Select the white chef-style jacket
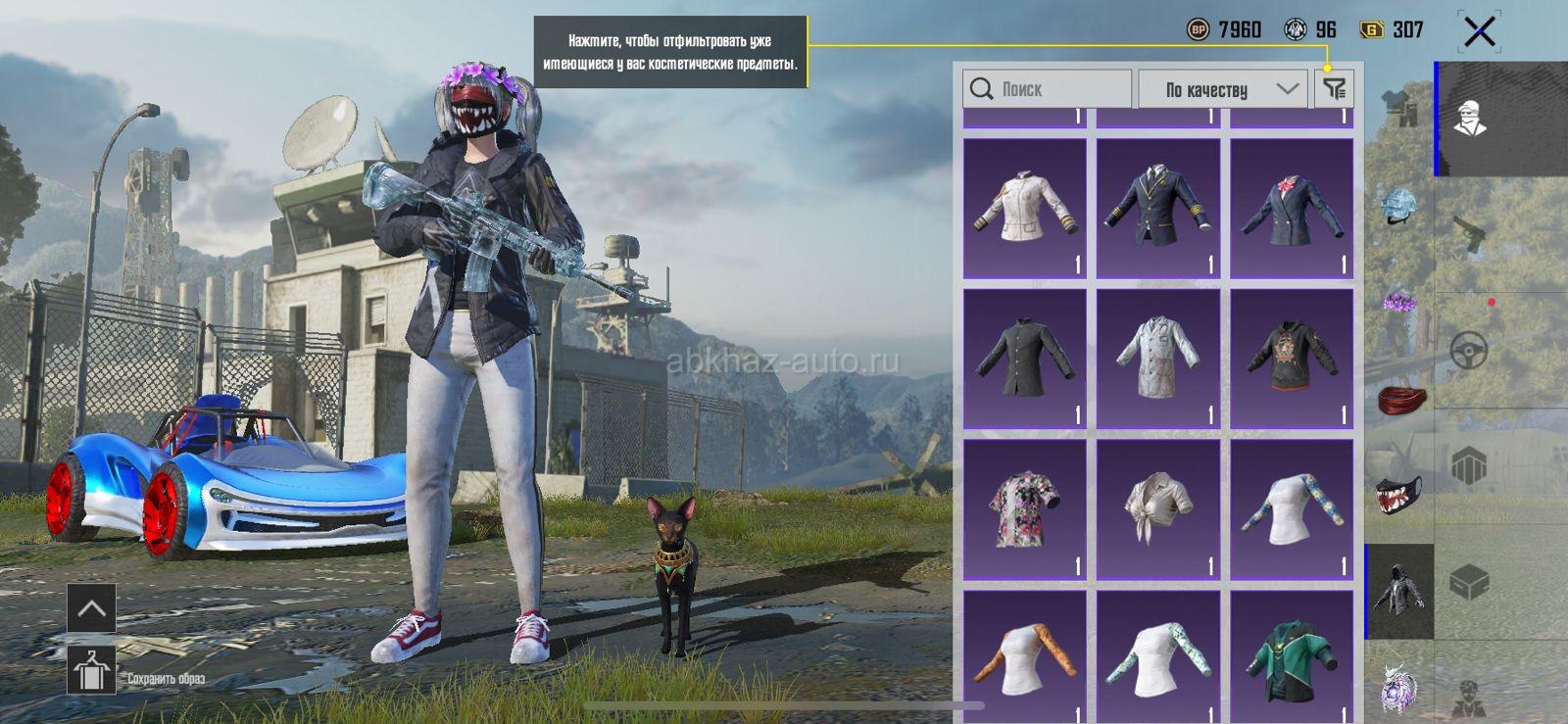The image size is (1568, 724). [x=1024, y=208]
